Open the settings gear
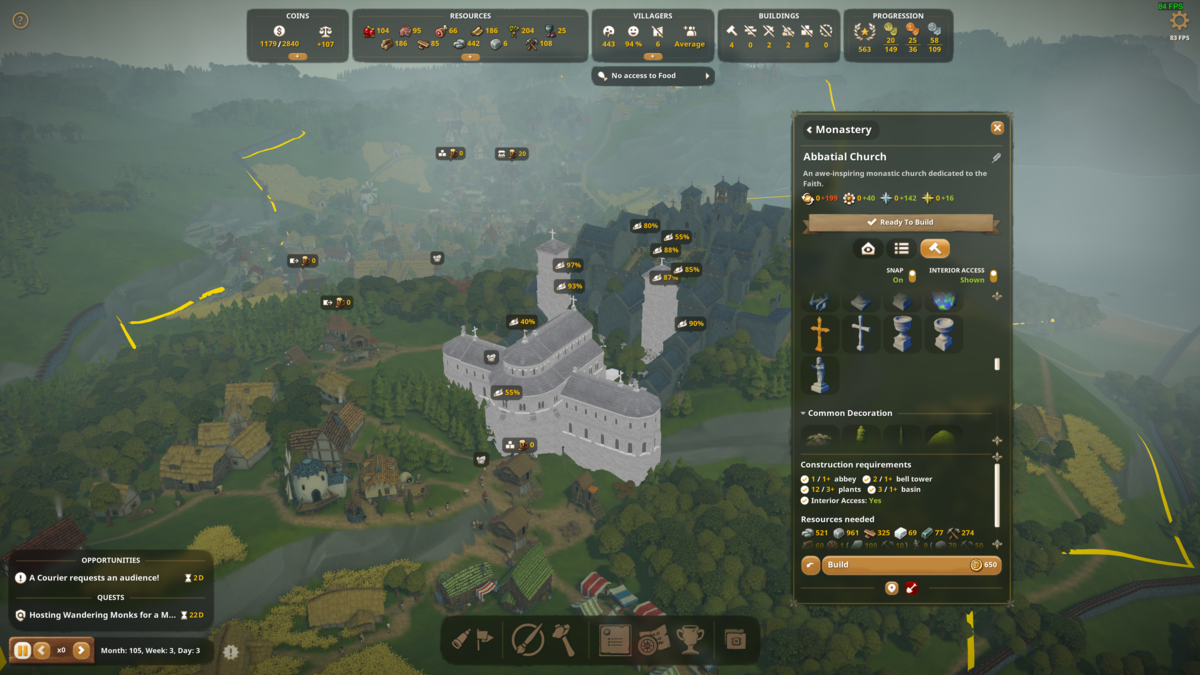The height and width of the screenshot is (675, 1200). (1179, 22)
